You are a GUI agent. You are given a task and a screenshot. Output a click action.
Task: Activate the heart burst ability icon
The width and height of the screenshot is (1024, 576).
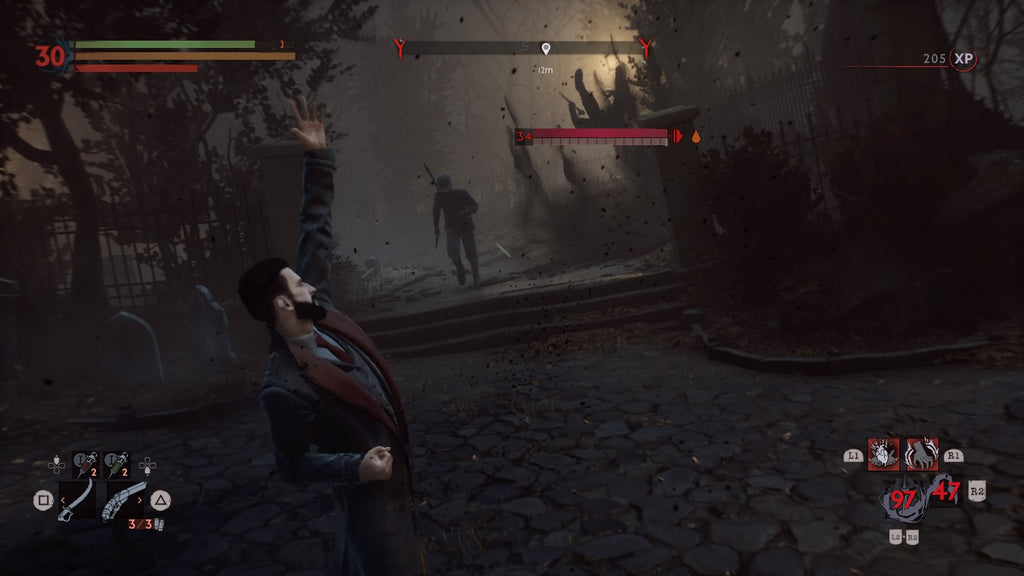pyautogui.click(x=883, y=454)
